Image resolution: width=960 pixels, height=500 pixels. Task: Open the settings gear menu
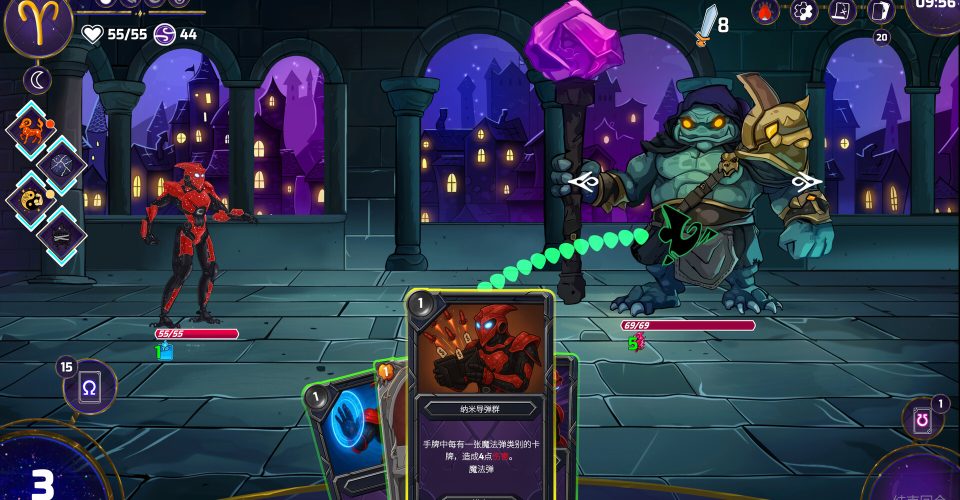coord(804,11)
